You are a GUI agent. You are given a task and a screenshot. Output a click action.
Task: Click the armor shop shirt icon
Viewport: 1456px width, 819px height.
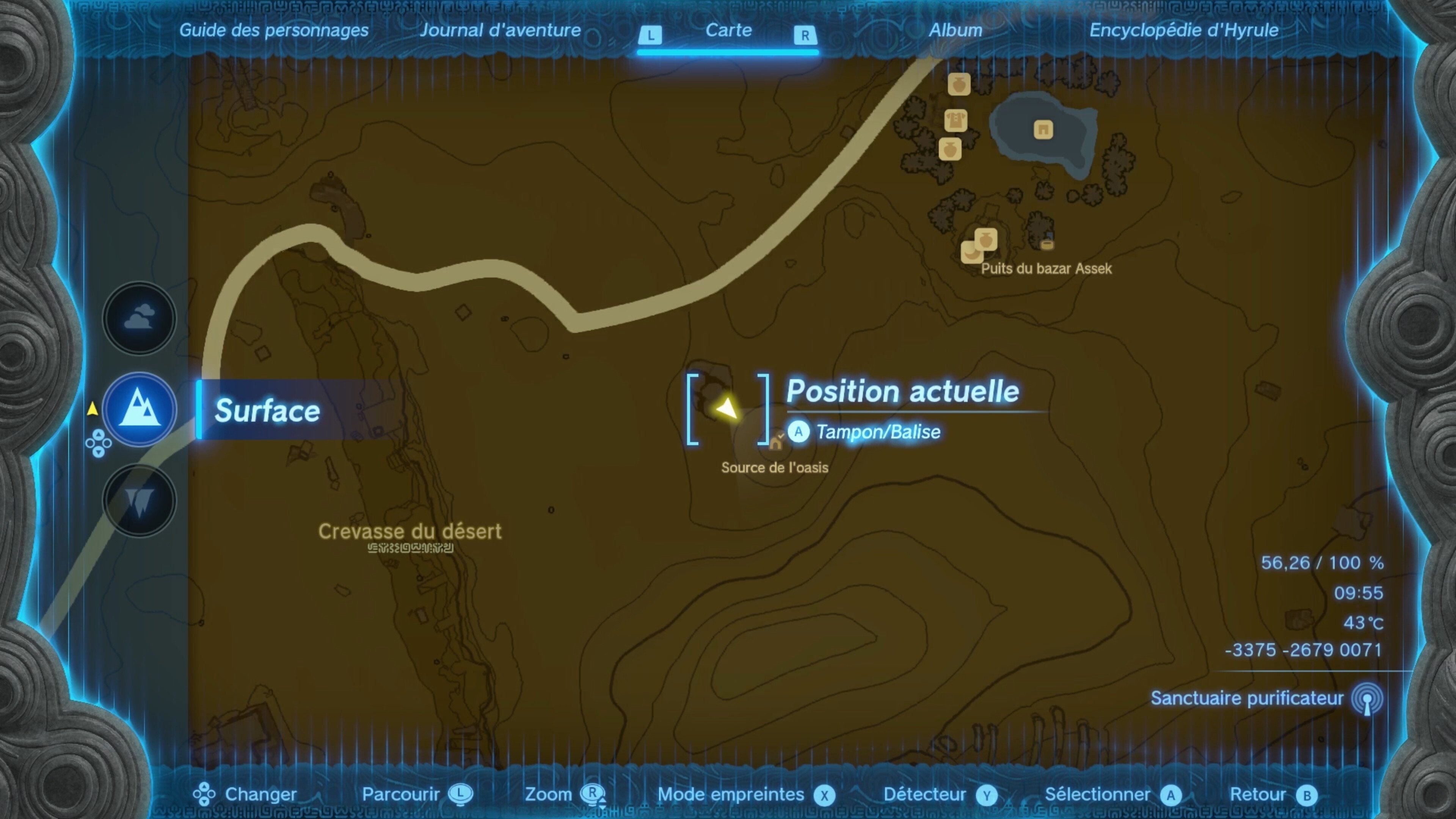pyautogui.click(x=955, y=121)
